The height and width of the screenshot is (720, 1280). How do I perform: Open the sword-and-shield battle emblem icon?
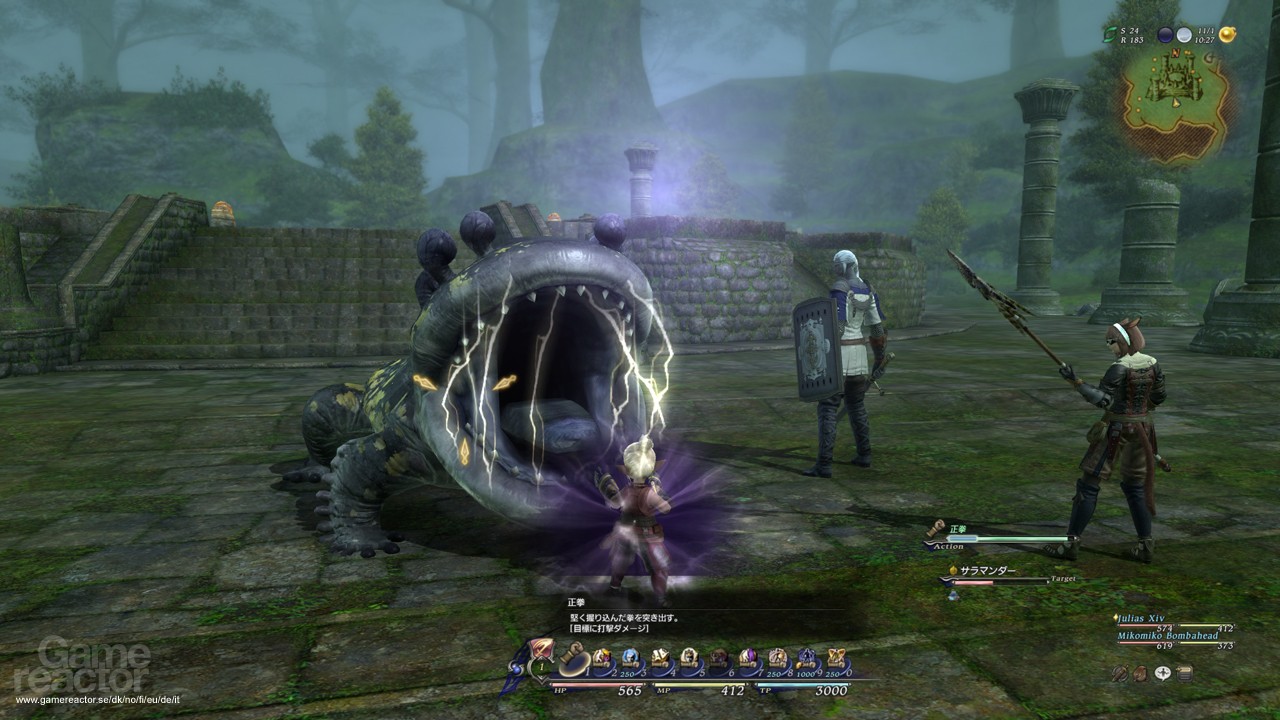1120,673
